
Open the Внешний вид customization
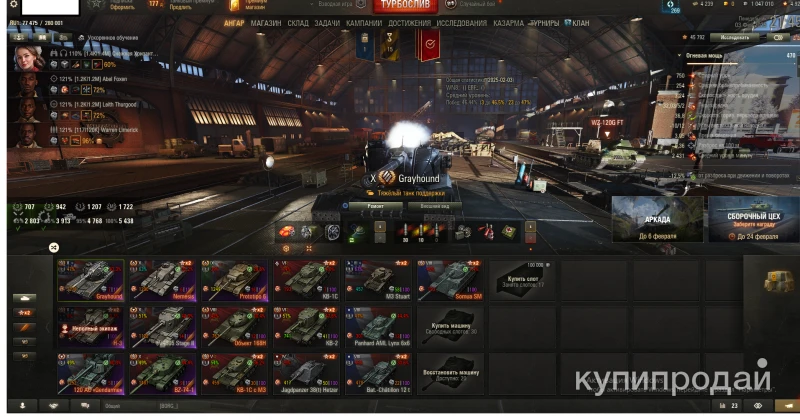tap(435, 206)
